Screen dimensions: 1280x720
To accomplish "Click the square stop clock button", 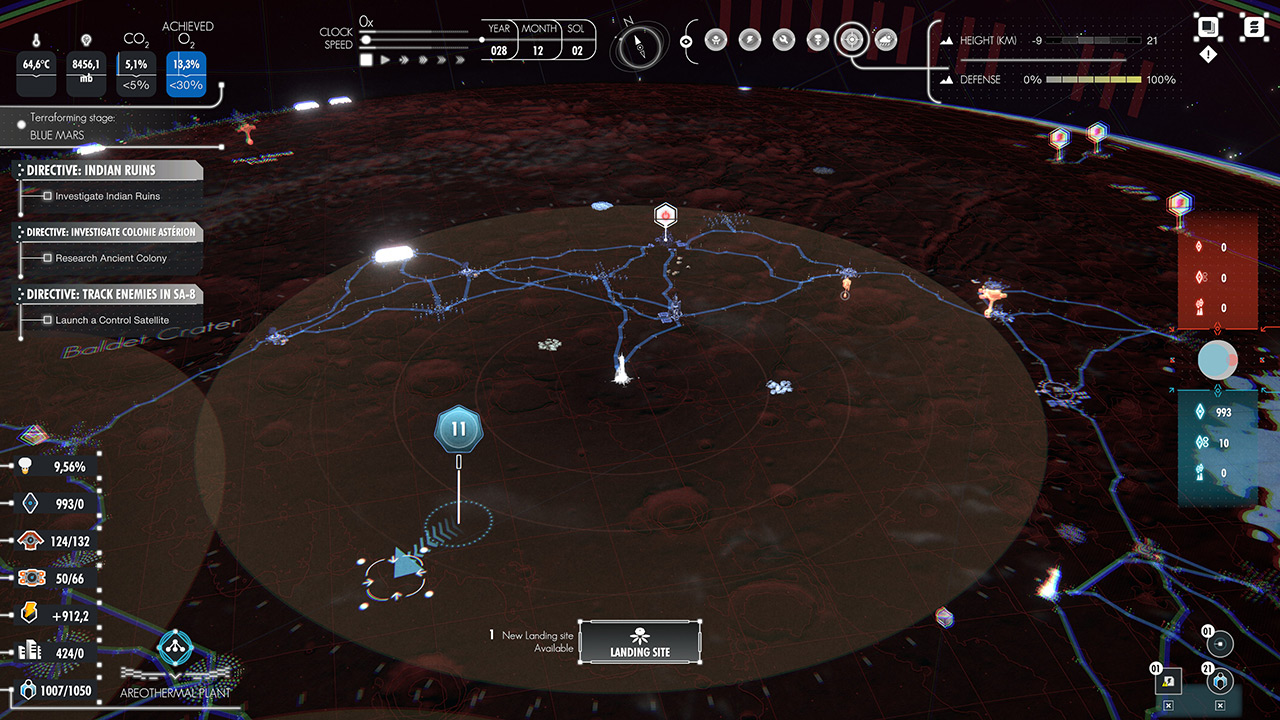I will tap(366, 60).
